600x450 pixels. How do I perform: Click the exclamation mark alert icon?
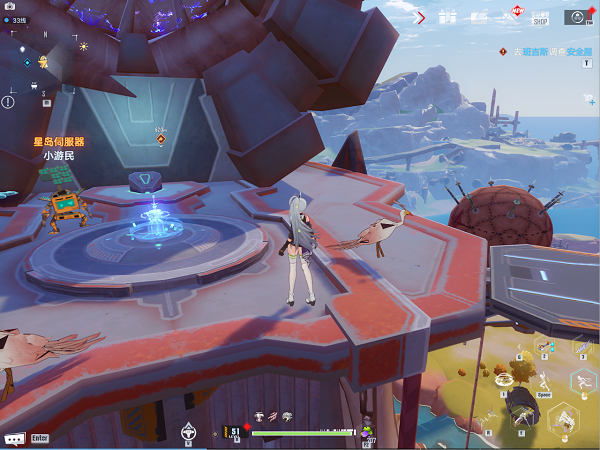(x=9, y=101)
